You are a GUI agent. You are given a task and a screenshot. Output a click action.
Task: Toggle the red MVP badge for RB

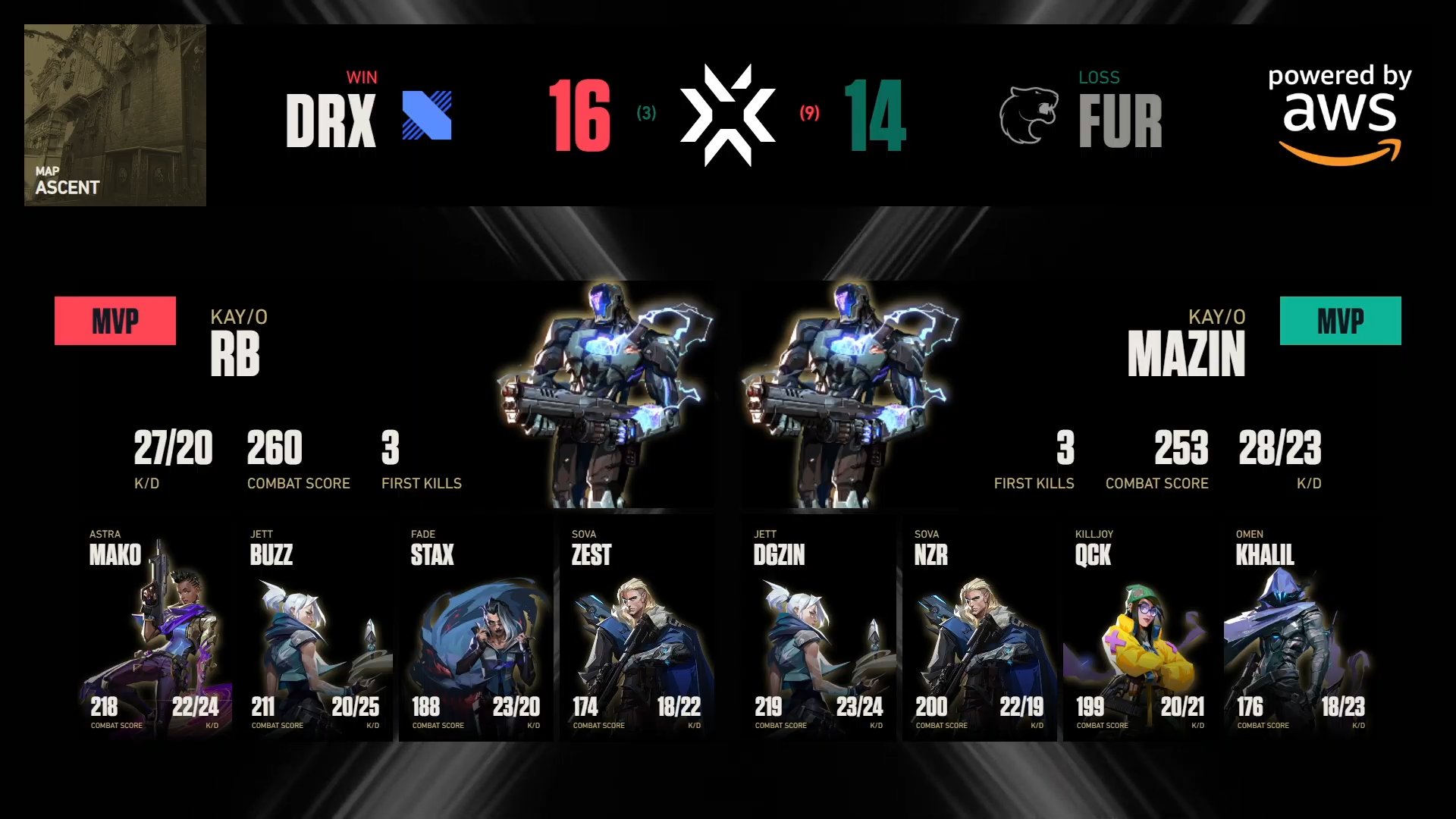115,320
